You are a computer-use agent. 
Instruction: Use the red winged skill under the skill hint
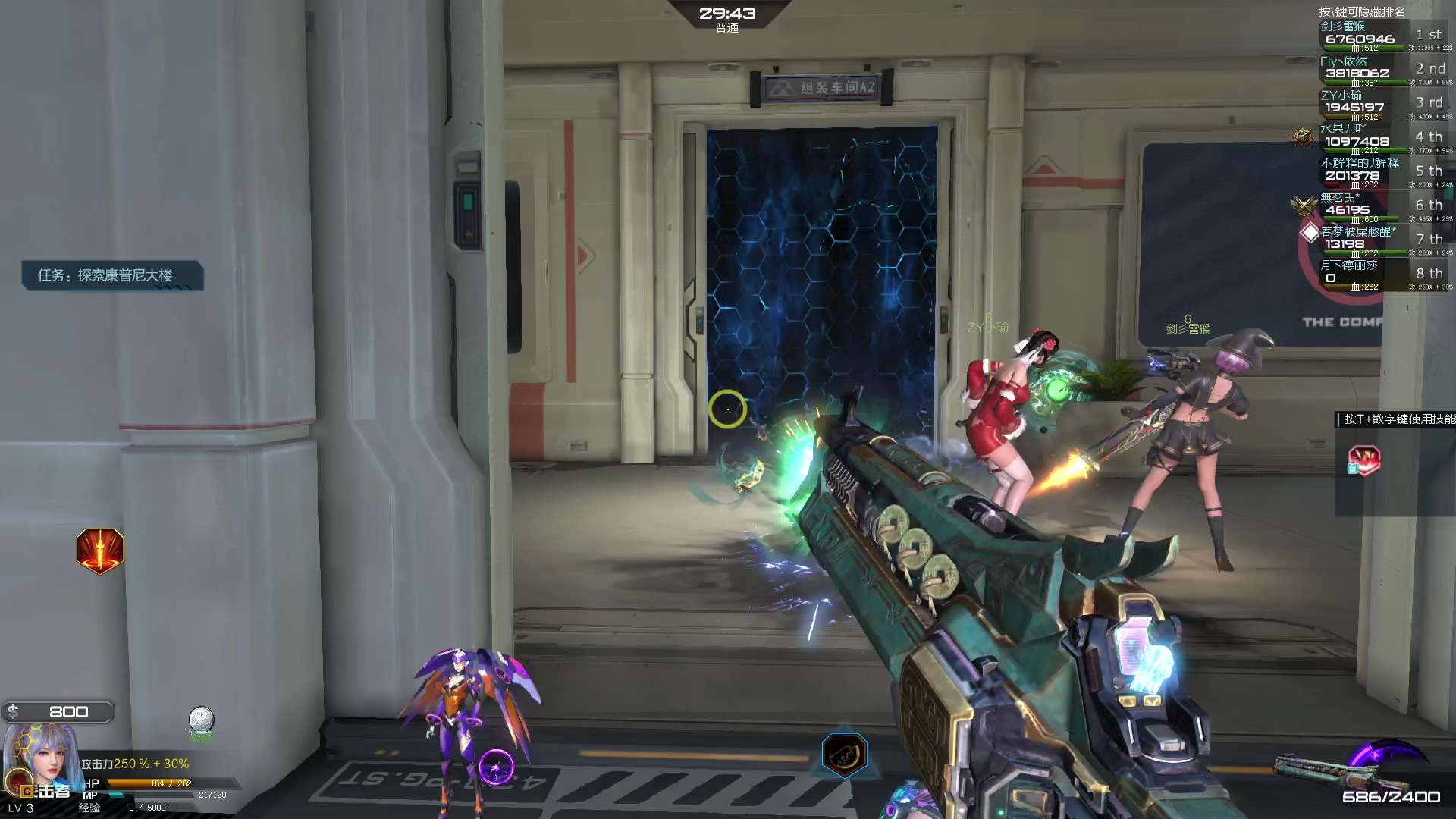point(1363,460)
